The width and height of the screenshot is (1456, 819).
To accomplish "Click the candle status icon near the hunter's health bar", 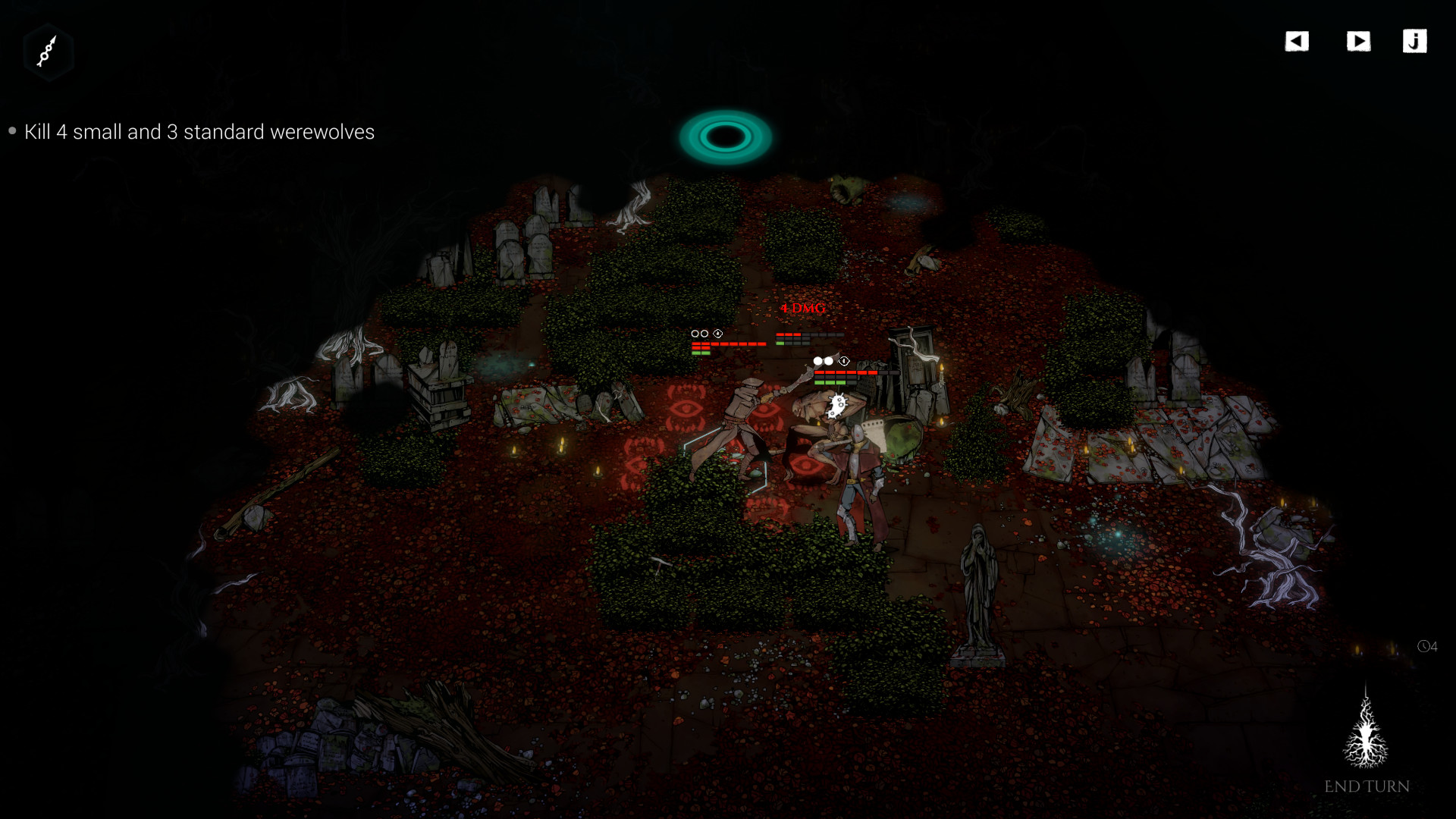I will coord(718,334).
